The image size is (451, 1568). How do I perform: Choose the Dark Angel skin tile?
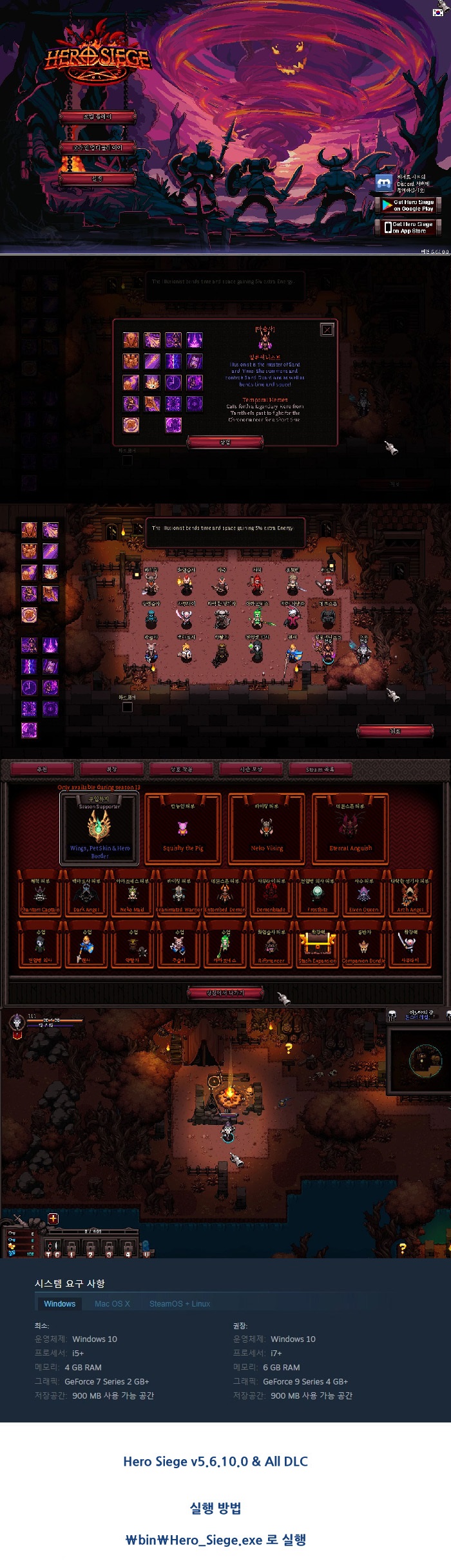[x=86, y=896]
